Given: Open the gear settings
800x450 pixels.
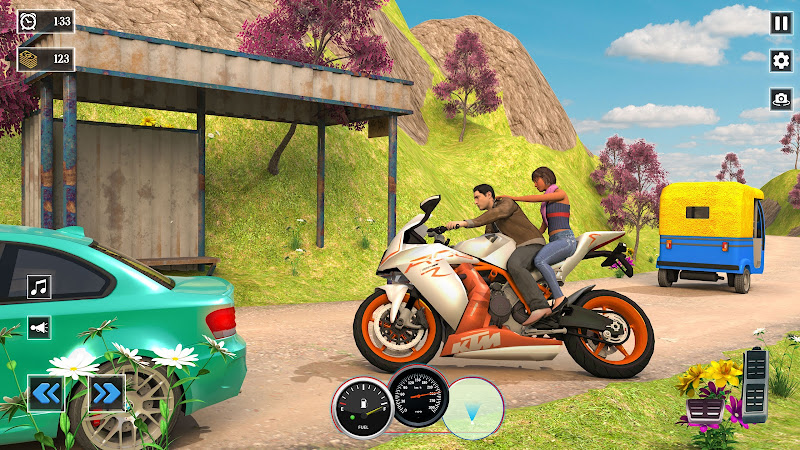Looking at the screenshot, I should (781, 61).
